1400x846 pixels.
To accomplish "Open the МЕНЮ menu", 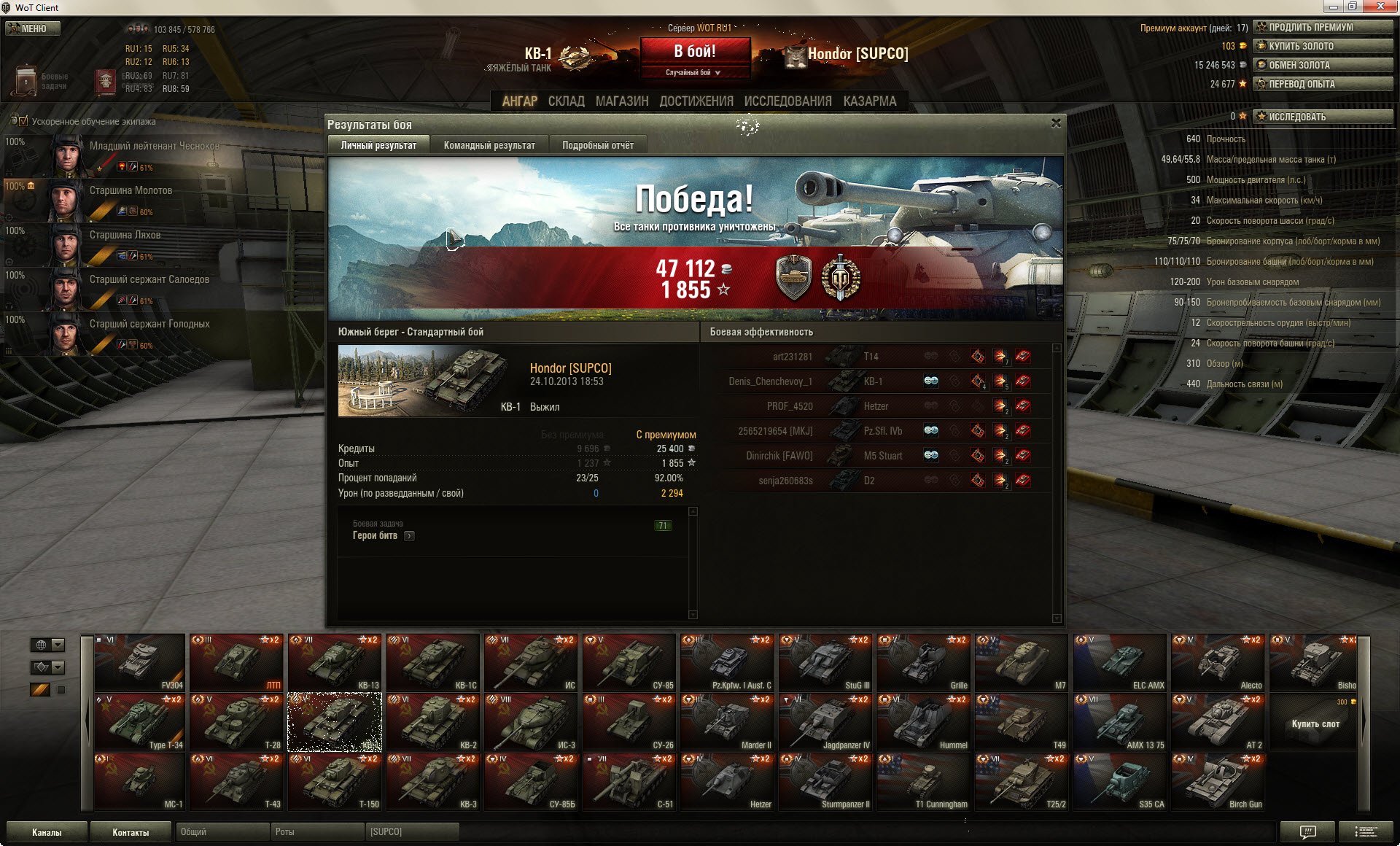I will point(33,28).
